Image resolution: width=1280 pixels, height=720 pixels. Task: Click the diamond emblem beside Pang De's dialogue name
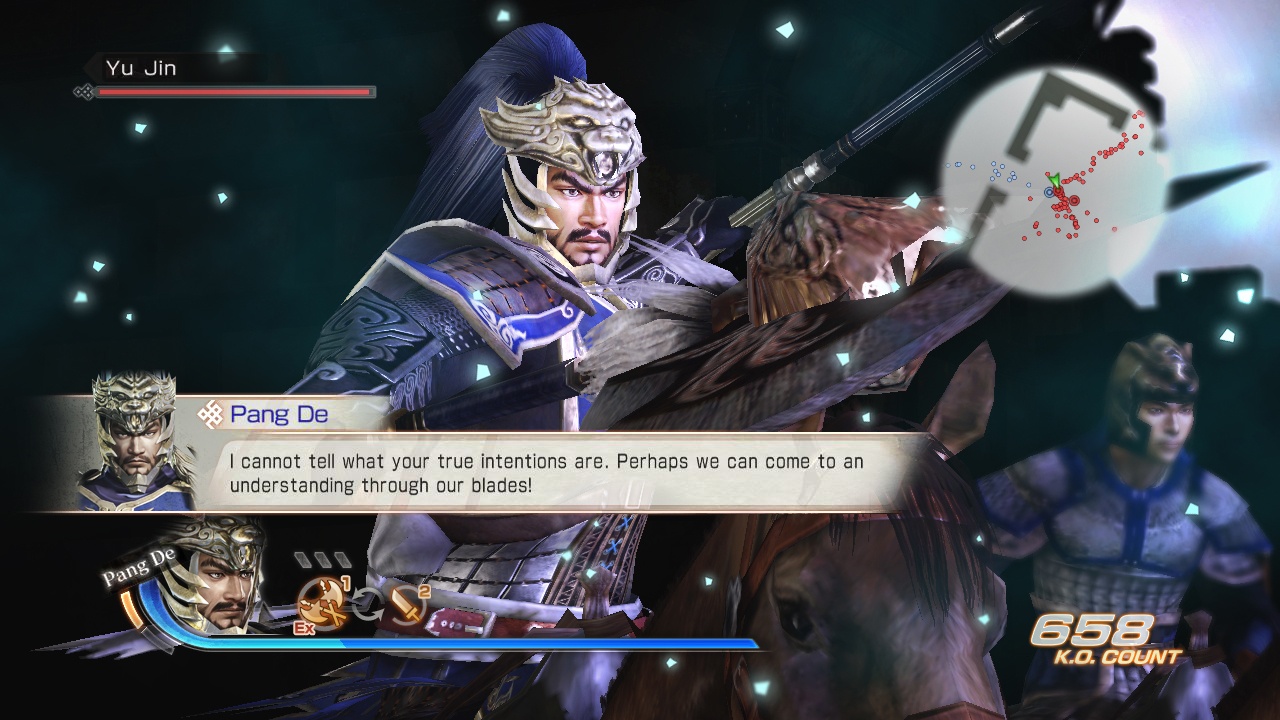211,413
